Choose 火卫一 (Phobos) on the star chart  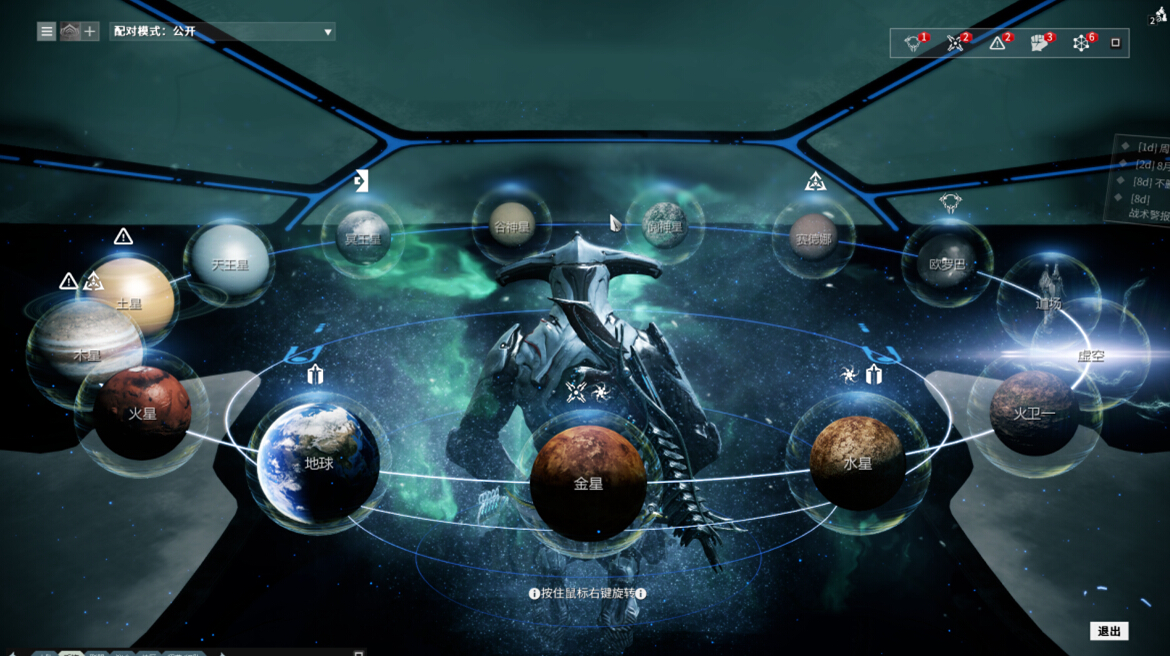click(1034, 411)
